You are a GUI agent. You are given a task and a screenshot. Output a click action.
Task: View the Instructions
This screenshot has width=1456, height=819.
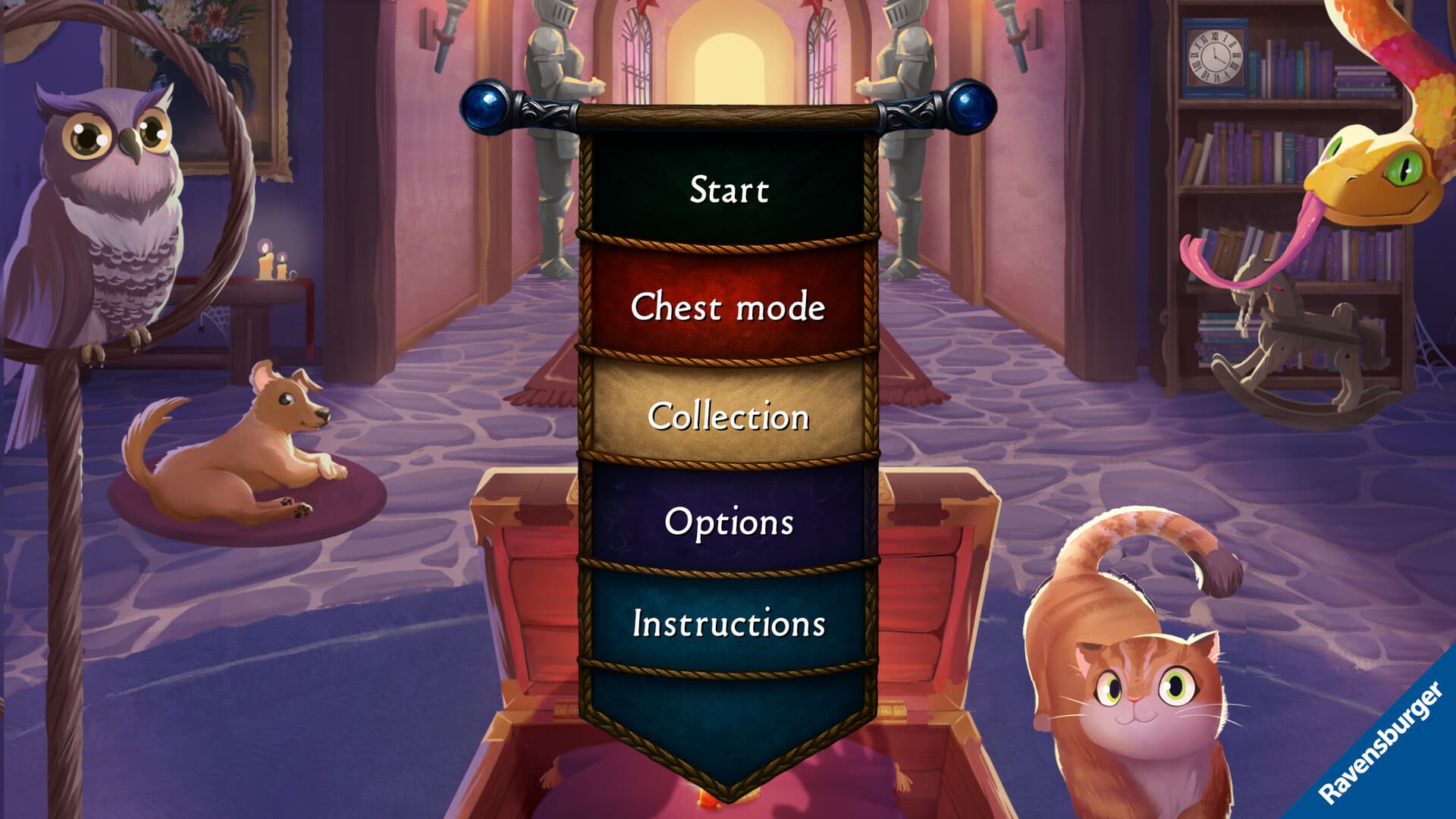tap(726, 626)
